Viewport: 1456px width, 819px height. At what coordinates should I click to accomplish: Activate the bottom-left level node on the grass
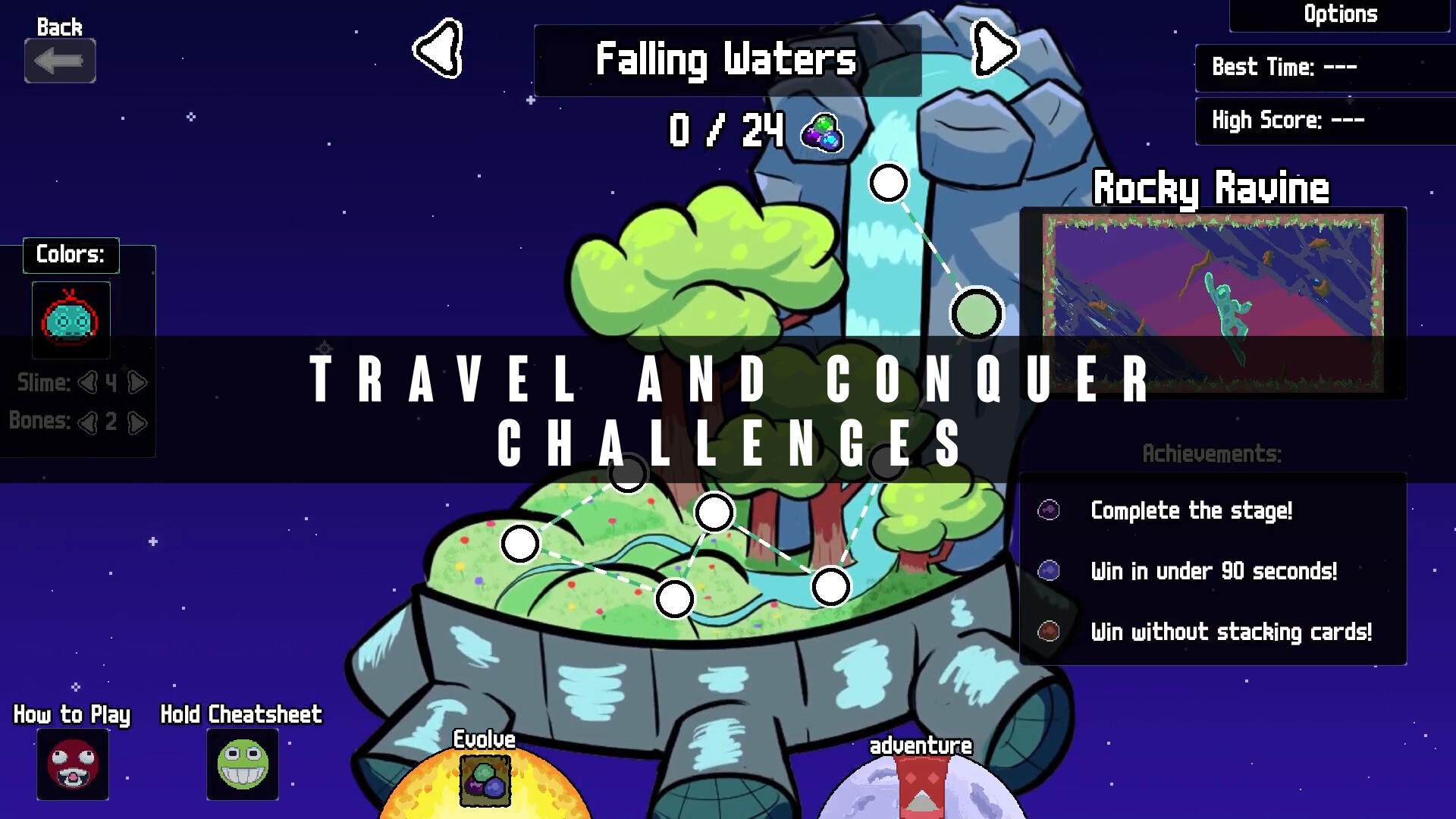519,543
